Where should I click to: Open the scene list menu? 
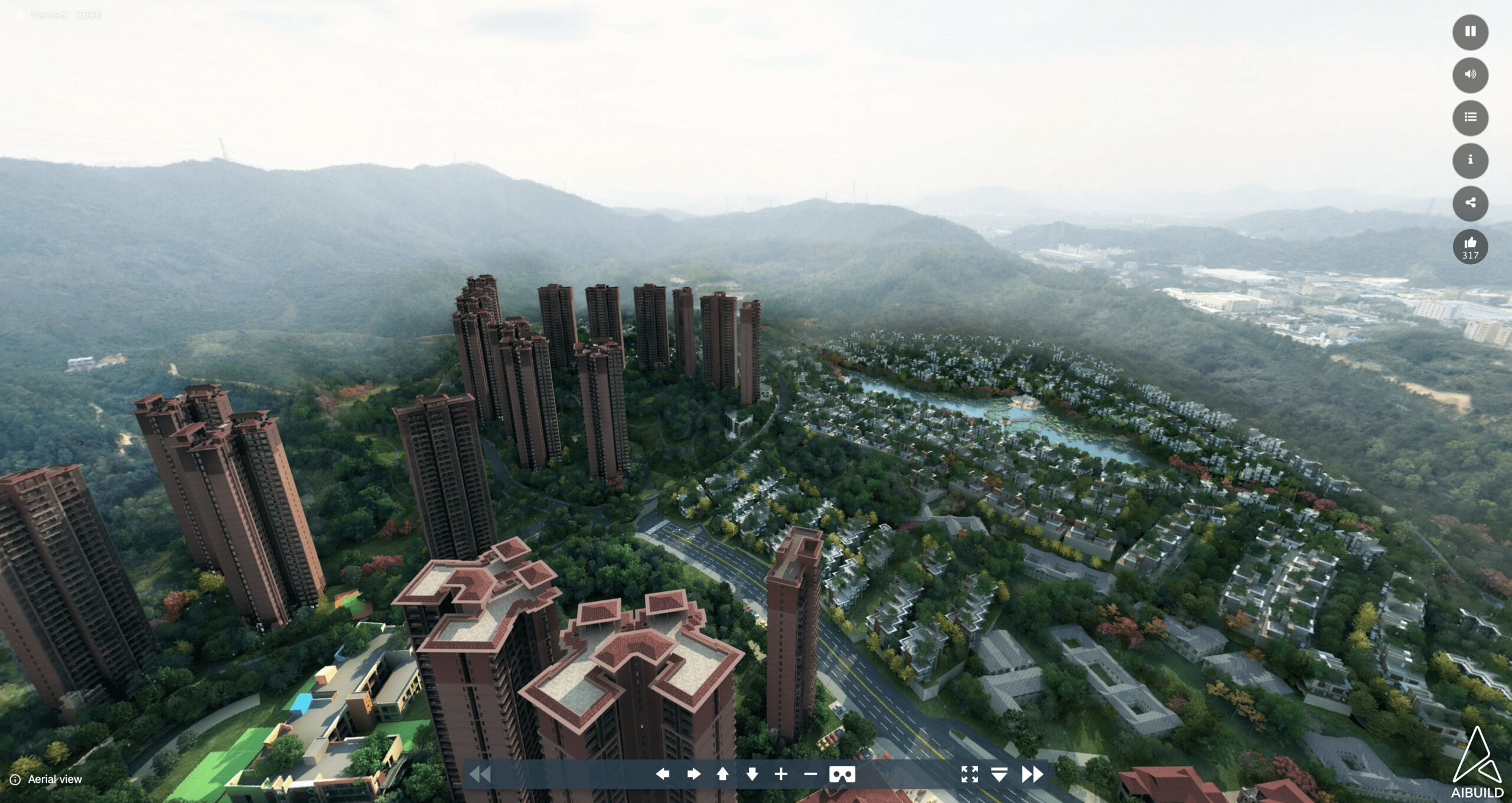pyautogui.click(x=1470, y=118)
